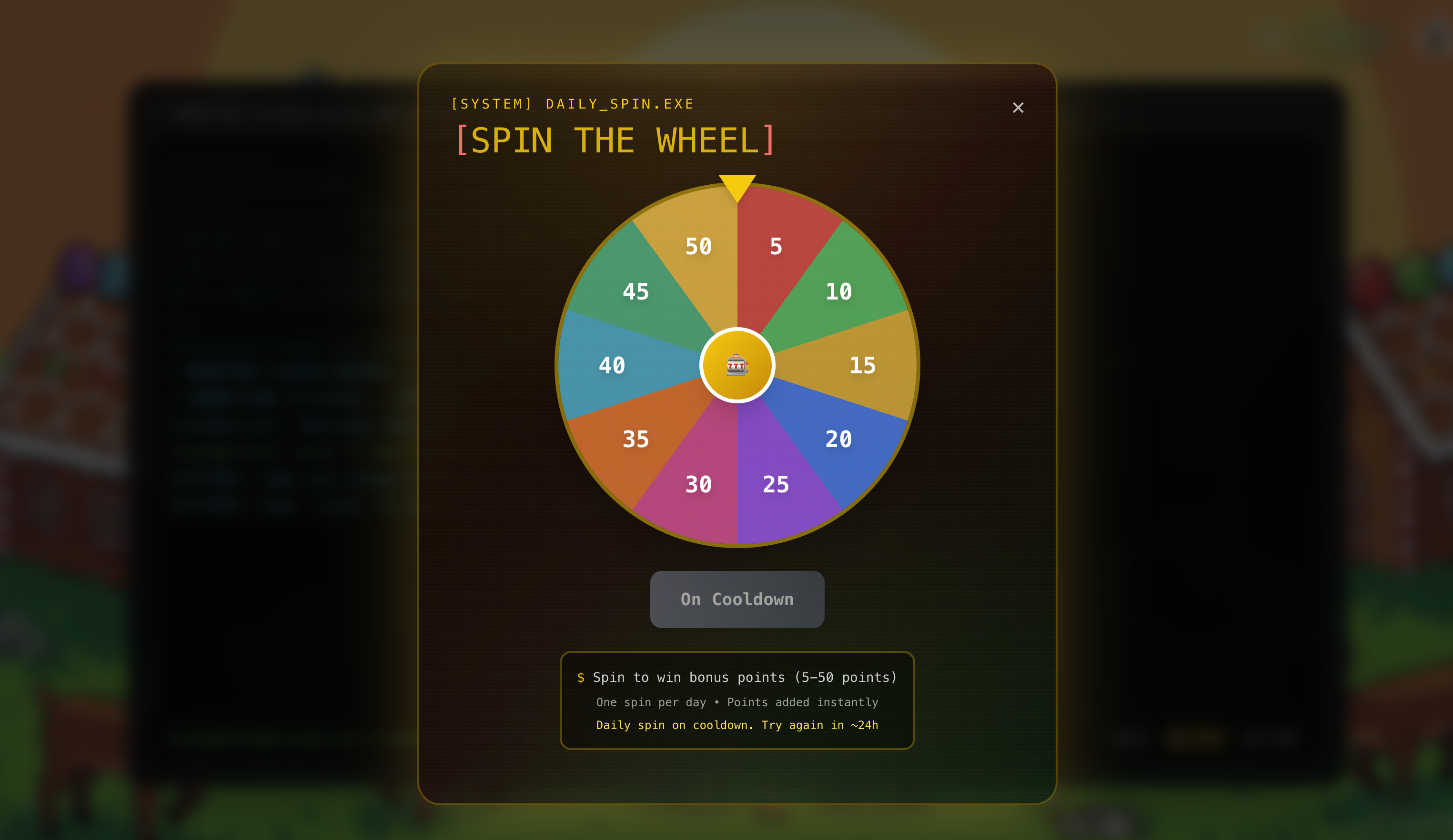The image size is (1453, 840).
Task: Select the teal 40-point segment
Action: pos(612,364)
